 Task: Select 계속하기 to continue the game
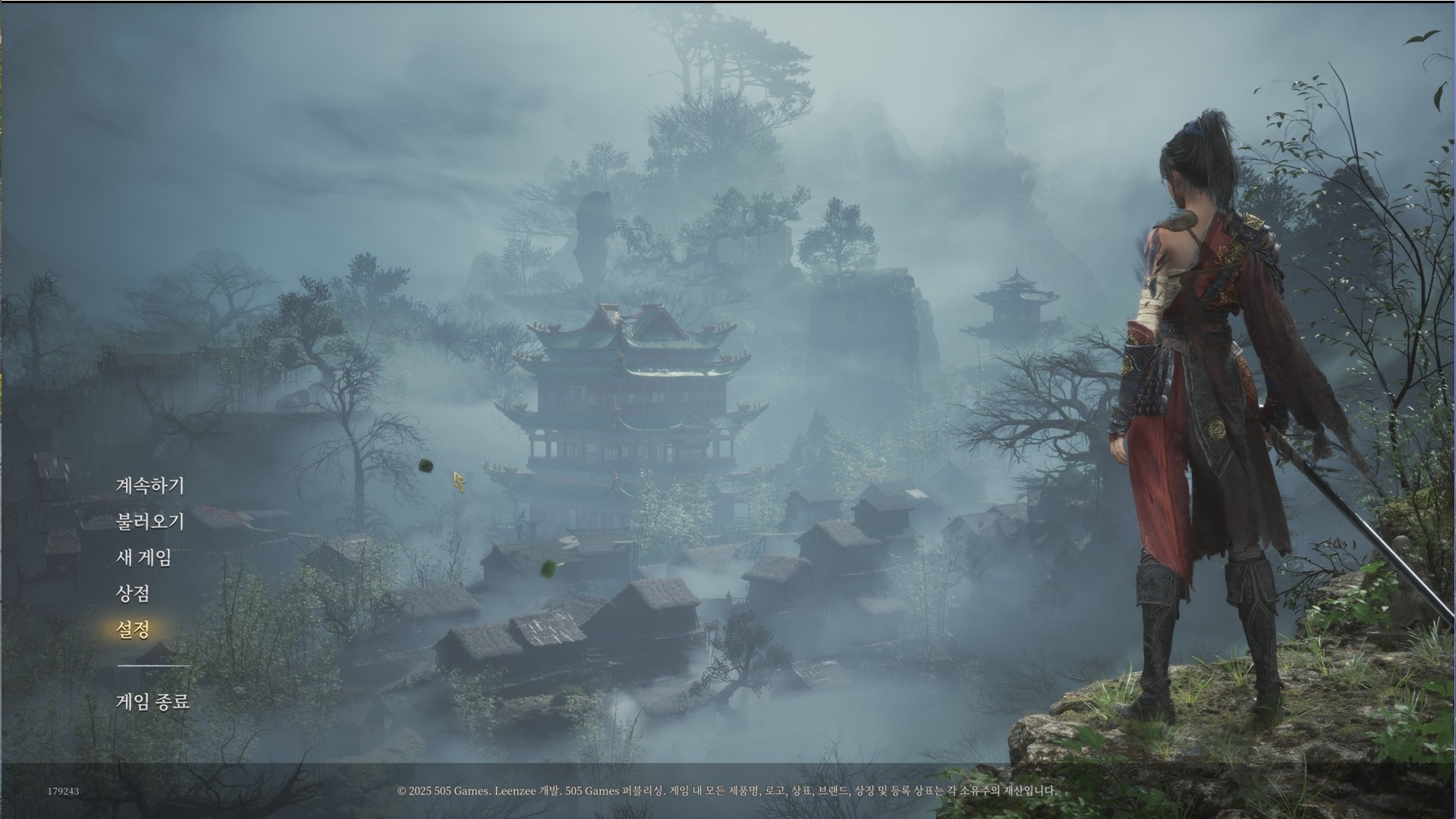tap(149, 485)
